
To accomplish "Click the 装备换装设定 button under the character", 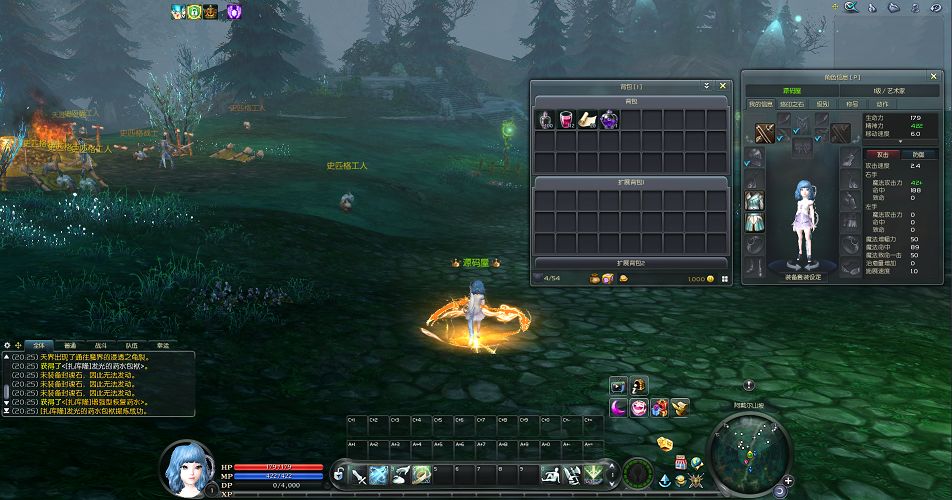I will pos(802,277).
